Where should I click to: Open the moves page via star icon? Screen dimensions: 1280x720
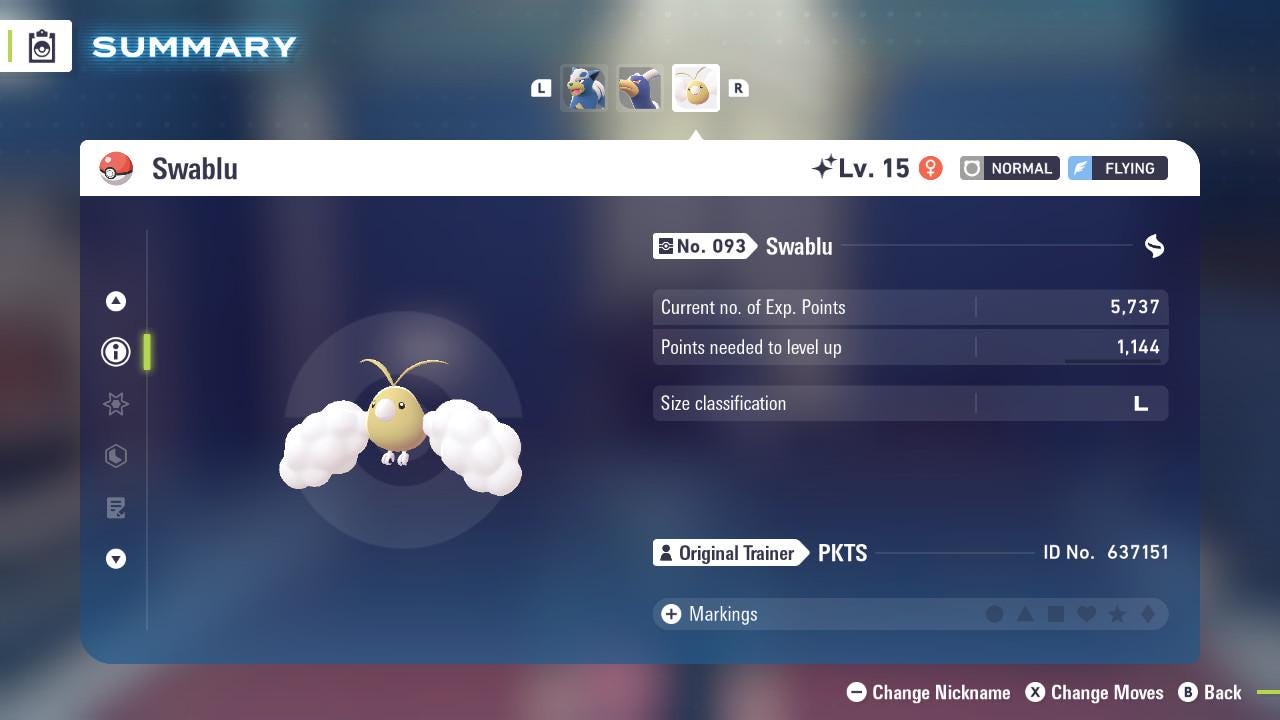(116, 404)
